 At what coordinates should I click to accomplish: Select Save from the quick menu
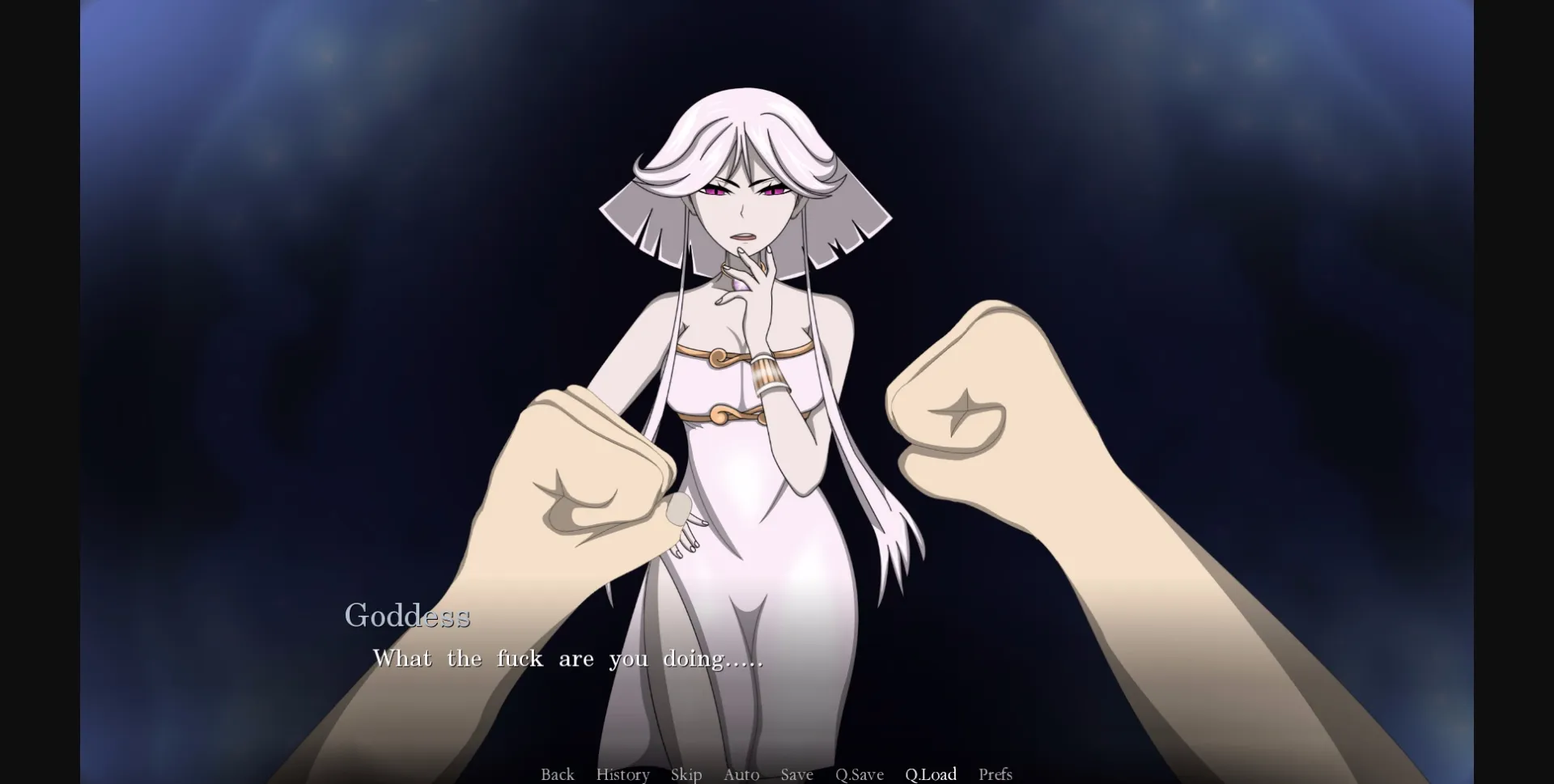tap(796, 774)
